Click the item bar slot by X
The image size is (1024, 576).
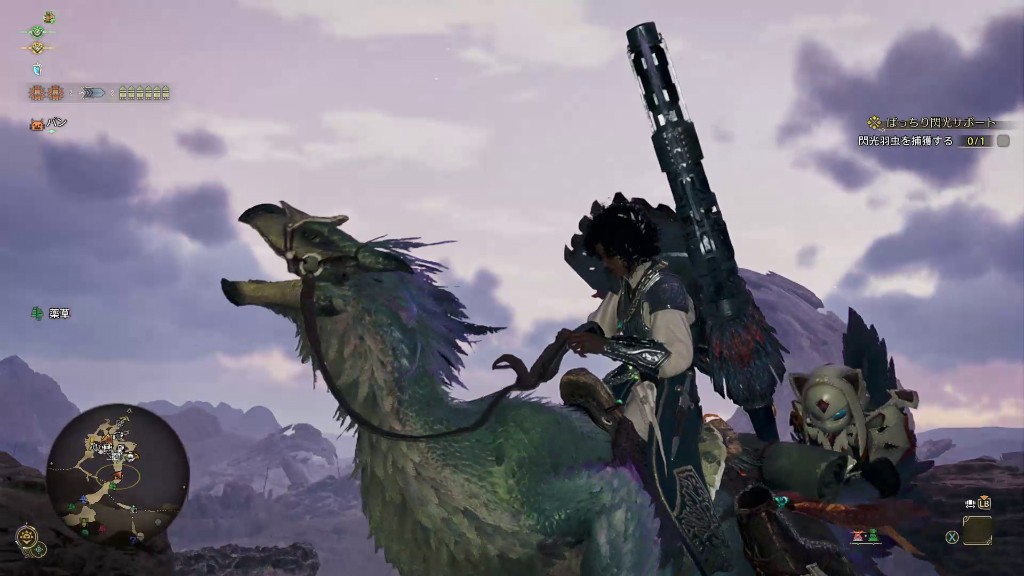tap(977, 531)
